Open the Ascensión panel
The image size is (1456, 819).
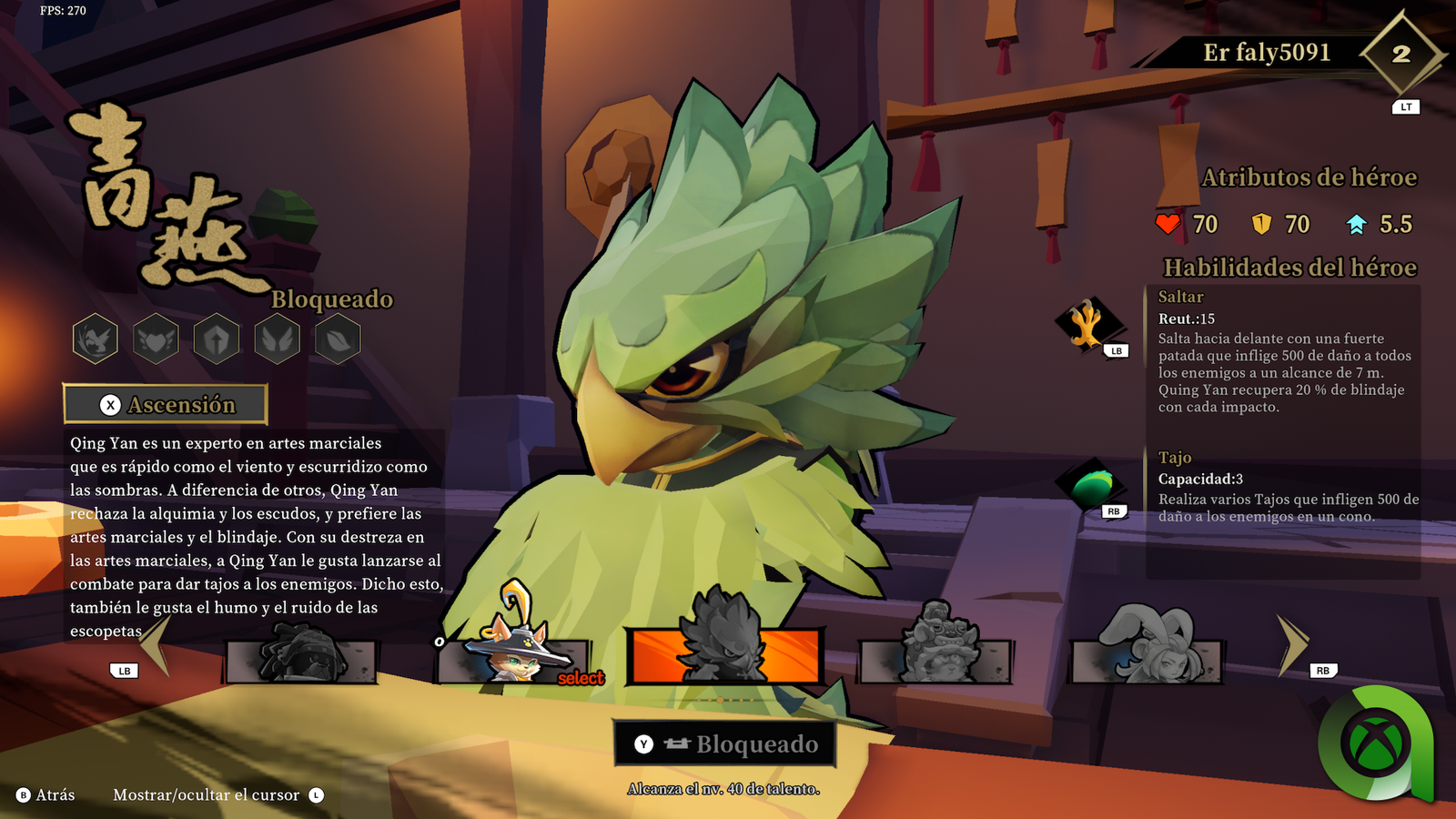pos(166,405)
